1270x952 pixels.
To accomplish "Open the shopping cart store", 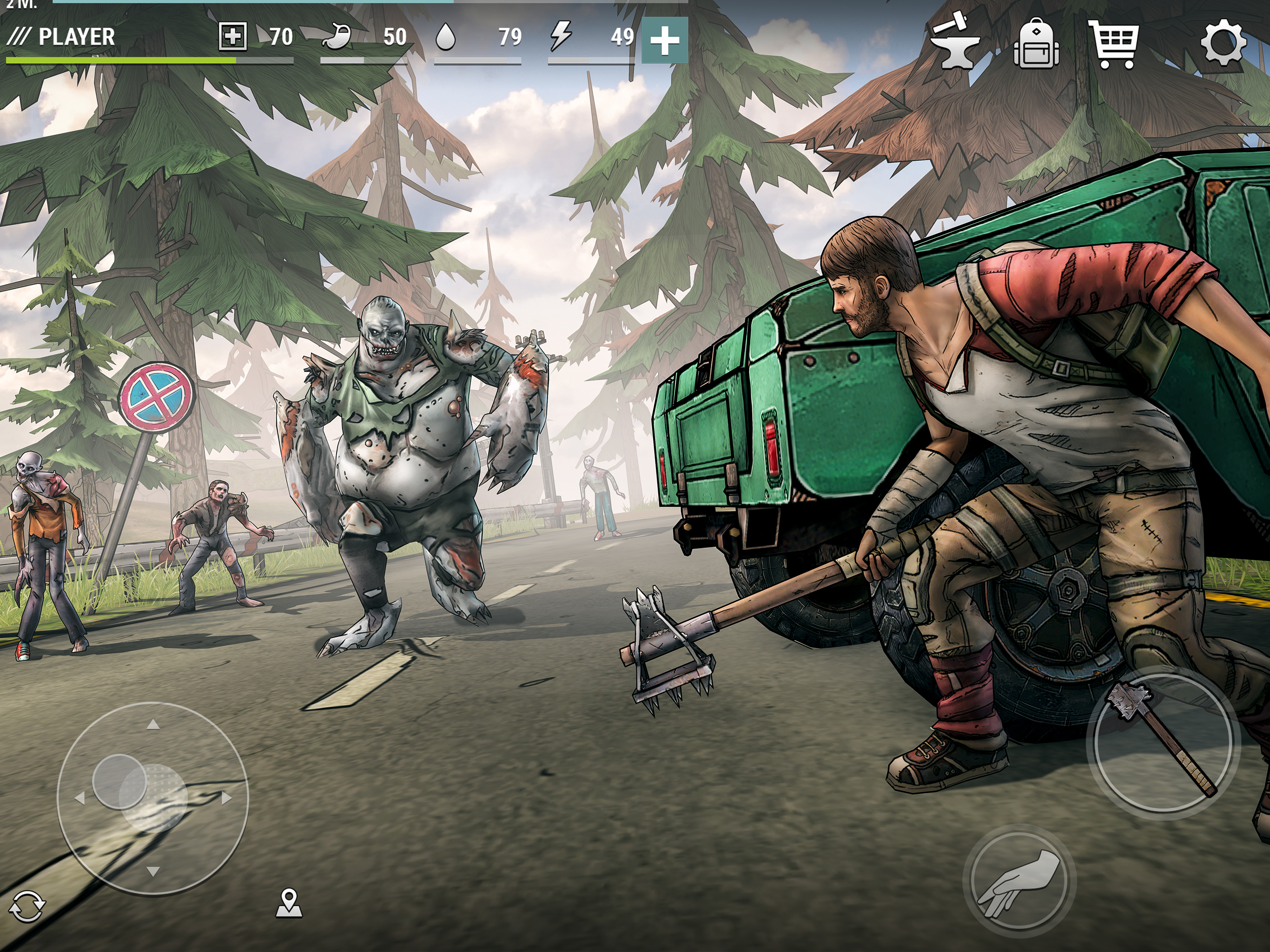I will point(1114,44).
